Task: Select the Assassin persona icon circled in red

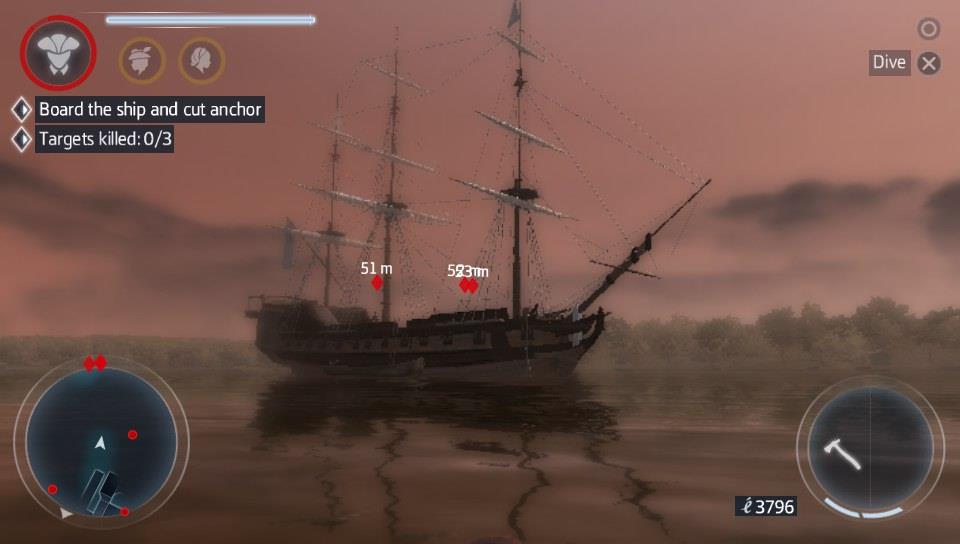Action: [59, 51]
